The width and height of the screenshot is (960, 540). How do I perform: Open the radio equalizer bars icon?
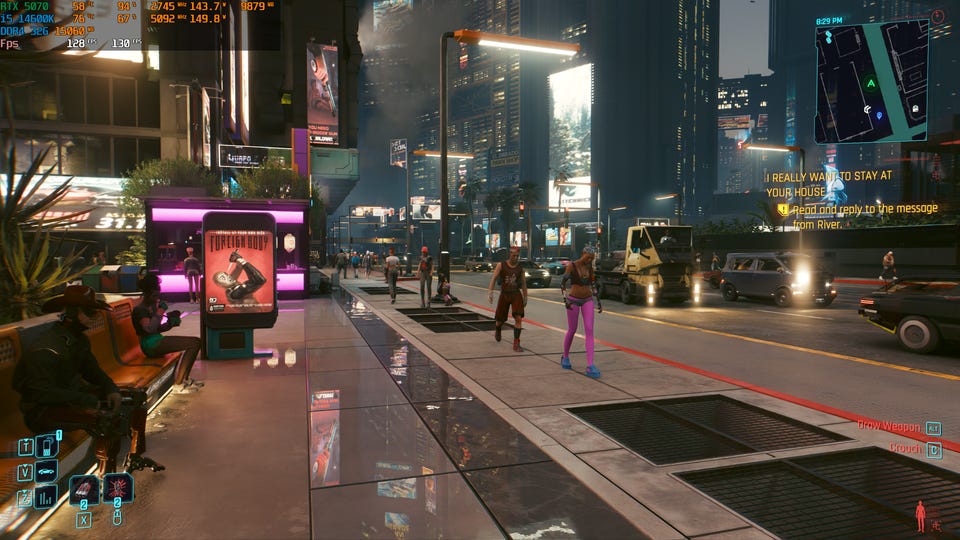(x=46, y=496)
